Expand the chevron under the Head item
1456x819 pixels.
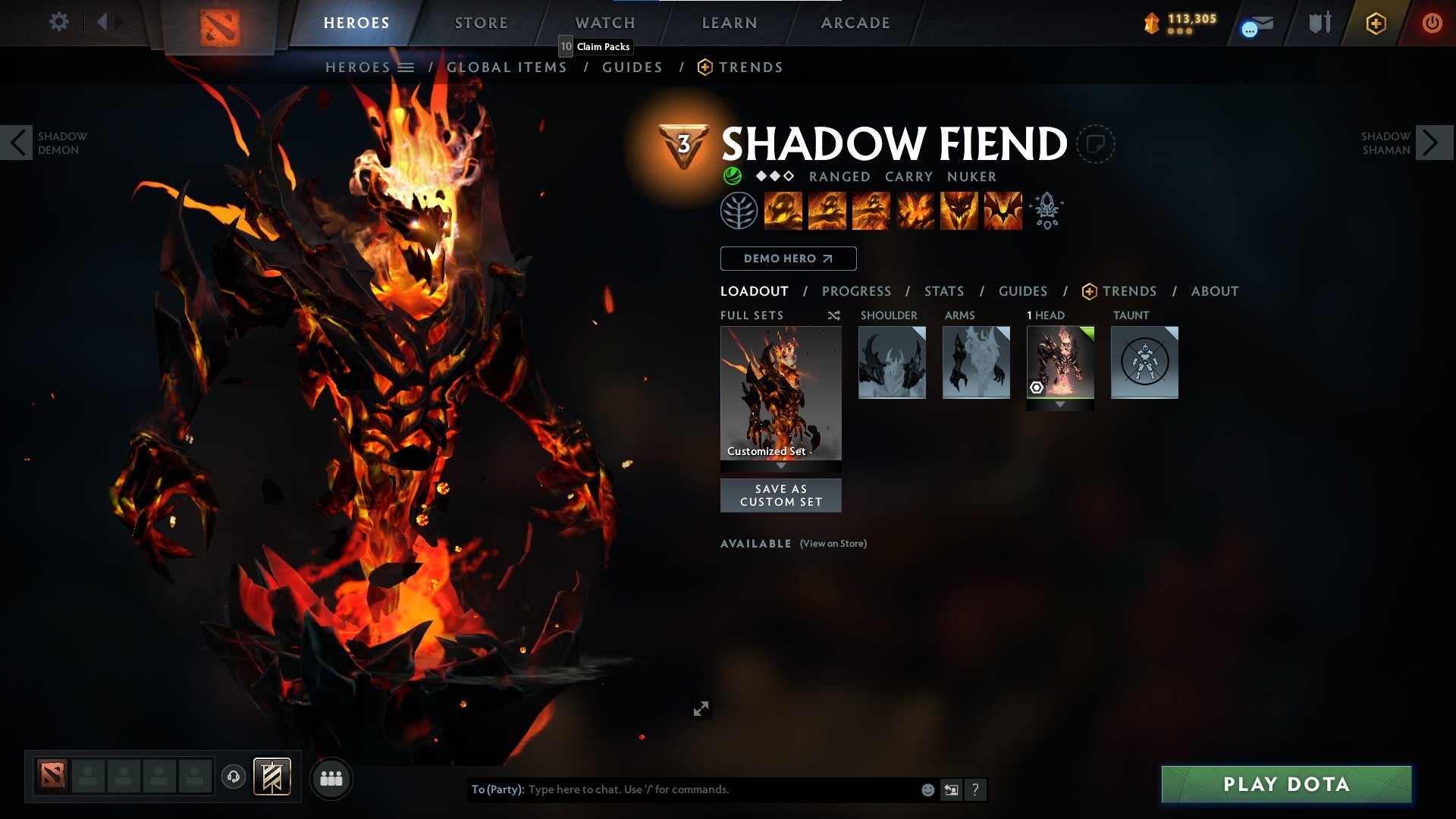coord(1060,404)
